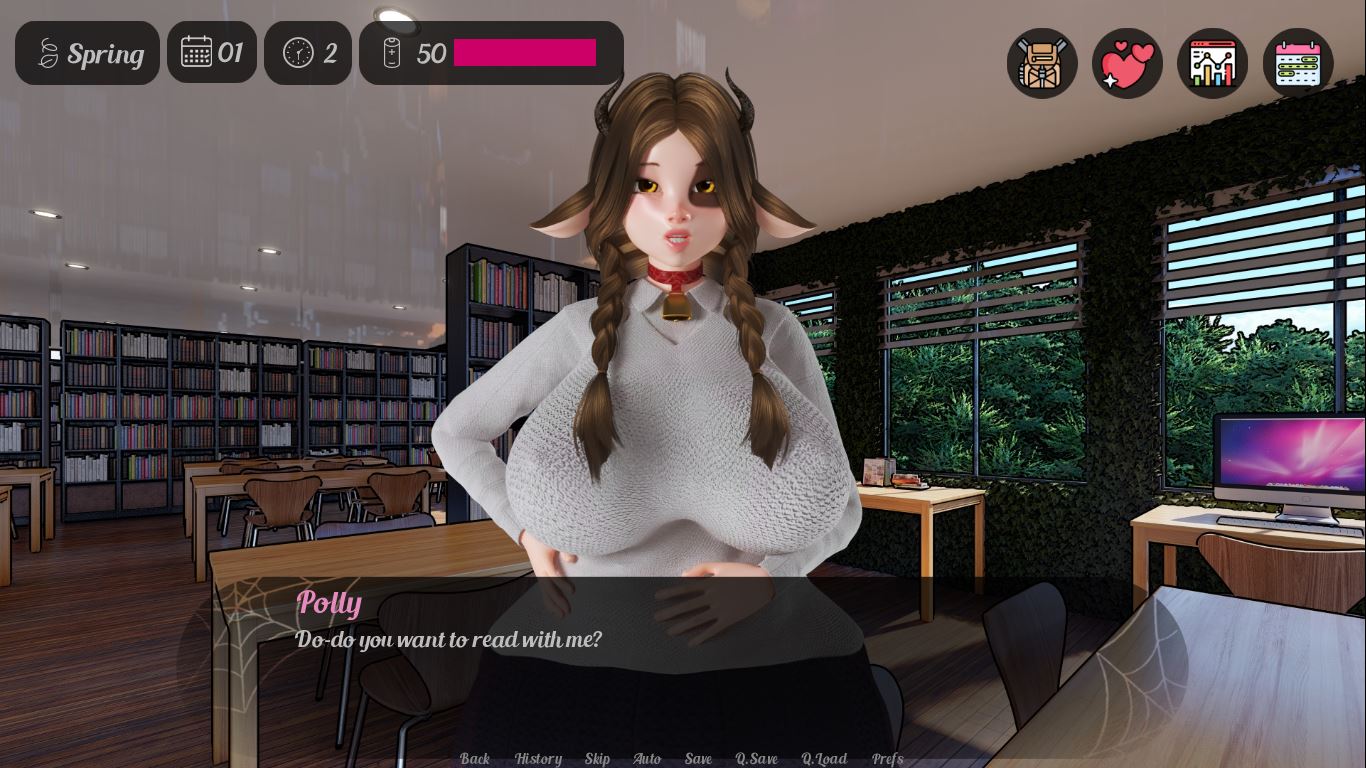The image size is (1366, 768).
Task: Open Prefs settings
Action: coord(887,759)
